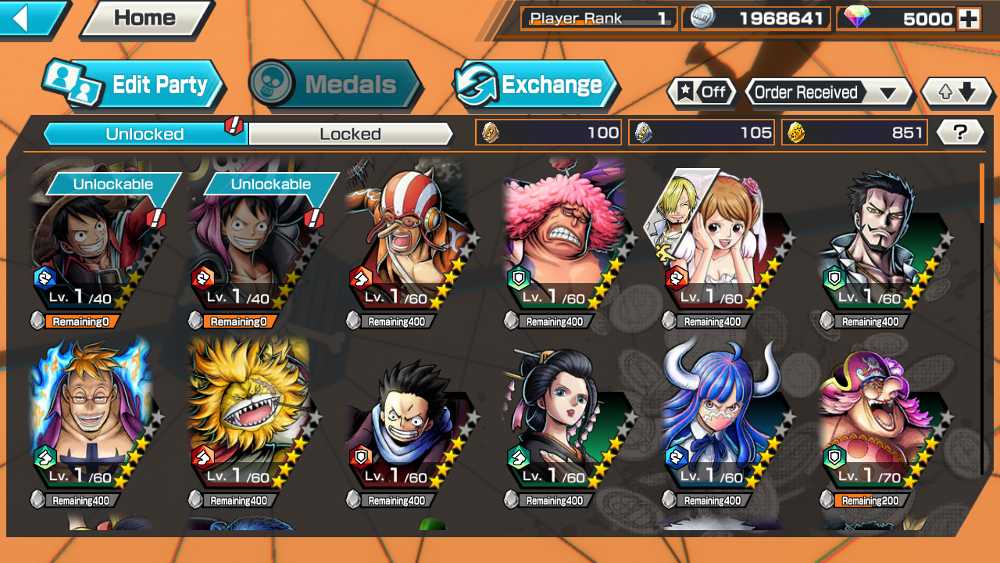Screen dimensions: 1000x563
Task: Reverse the sort order with arrows button
Action: (957, 92)
